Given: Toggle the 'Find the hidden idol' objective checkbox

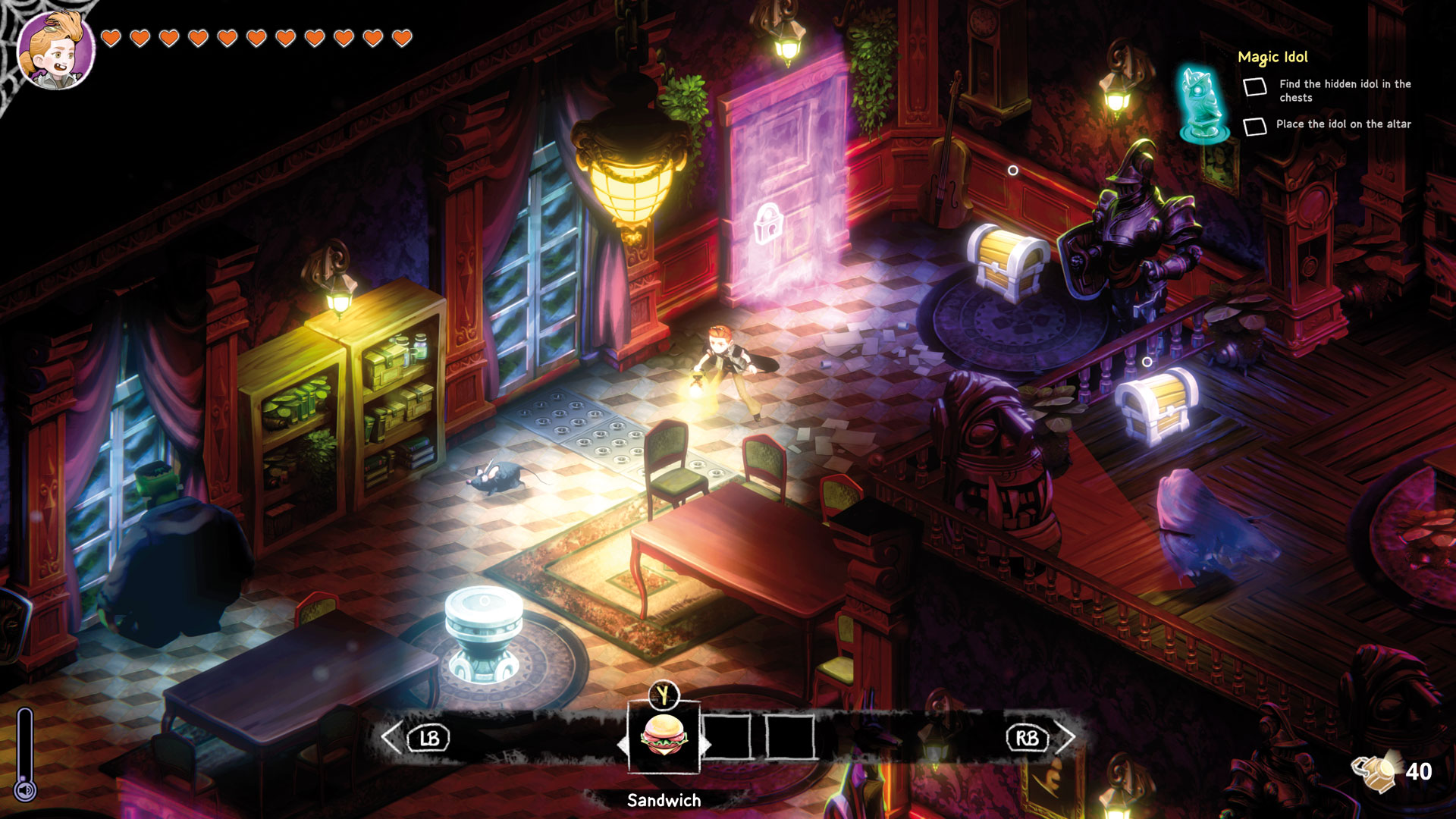Looking at the screenshot, I should (1255, 87).
